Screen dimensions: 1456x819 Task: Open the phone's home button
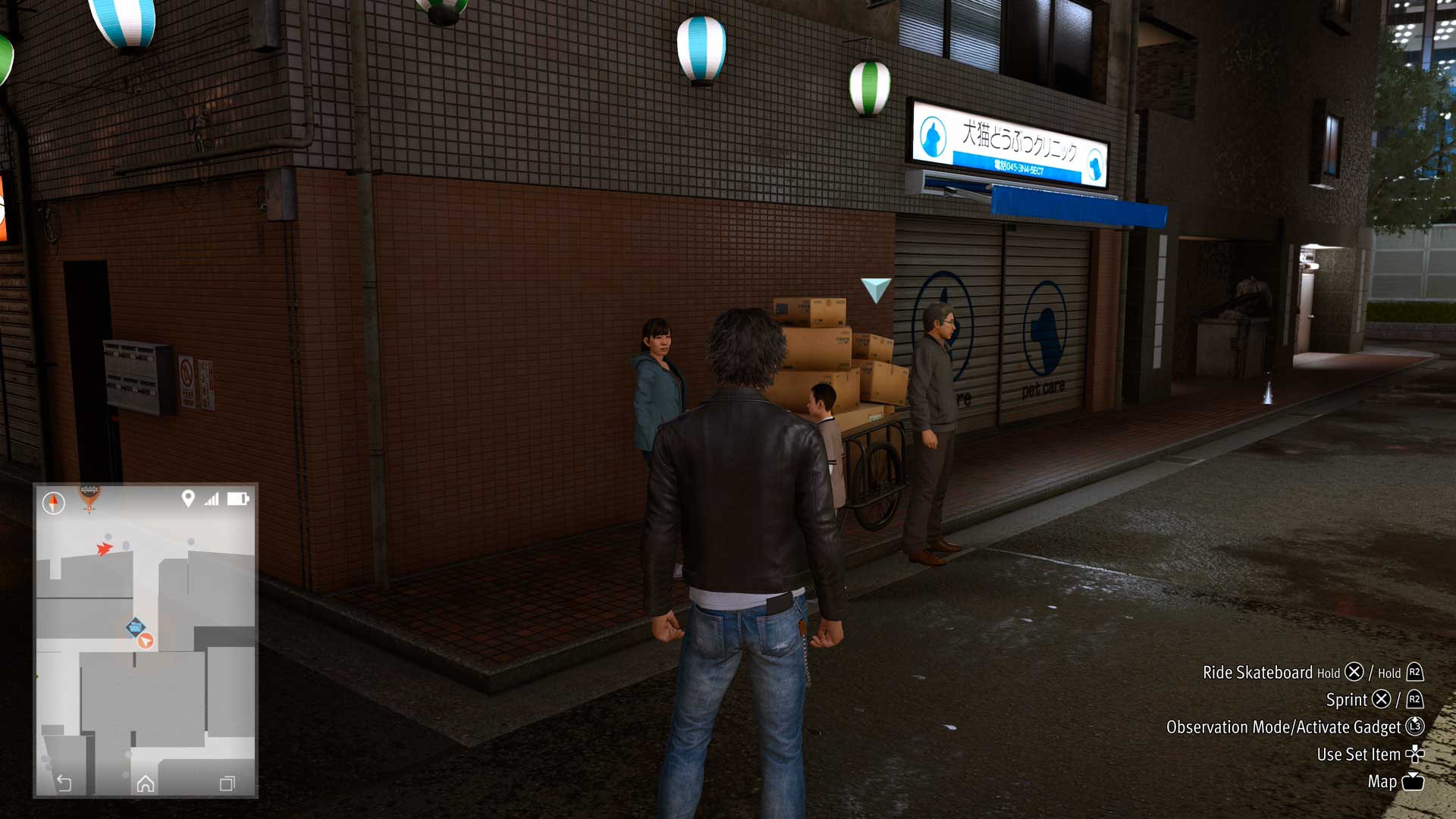pyautogui.click(x=146, y=783)
